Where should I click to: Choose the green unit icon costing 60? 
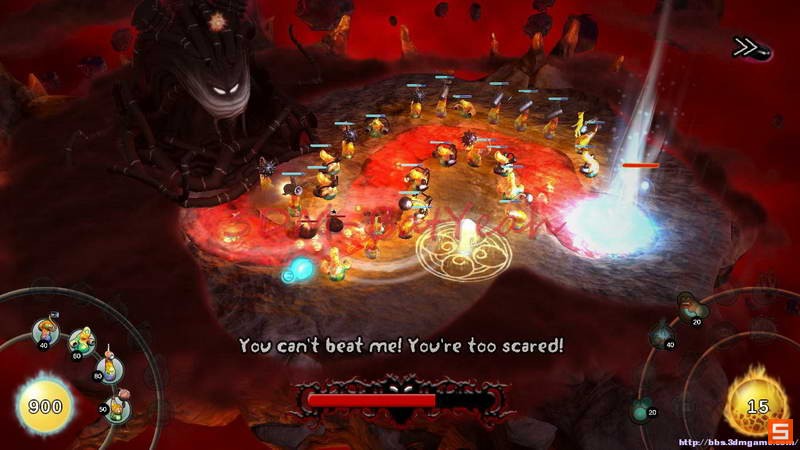click(x=82, y=340)
